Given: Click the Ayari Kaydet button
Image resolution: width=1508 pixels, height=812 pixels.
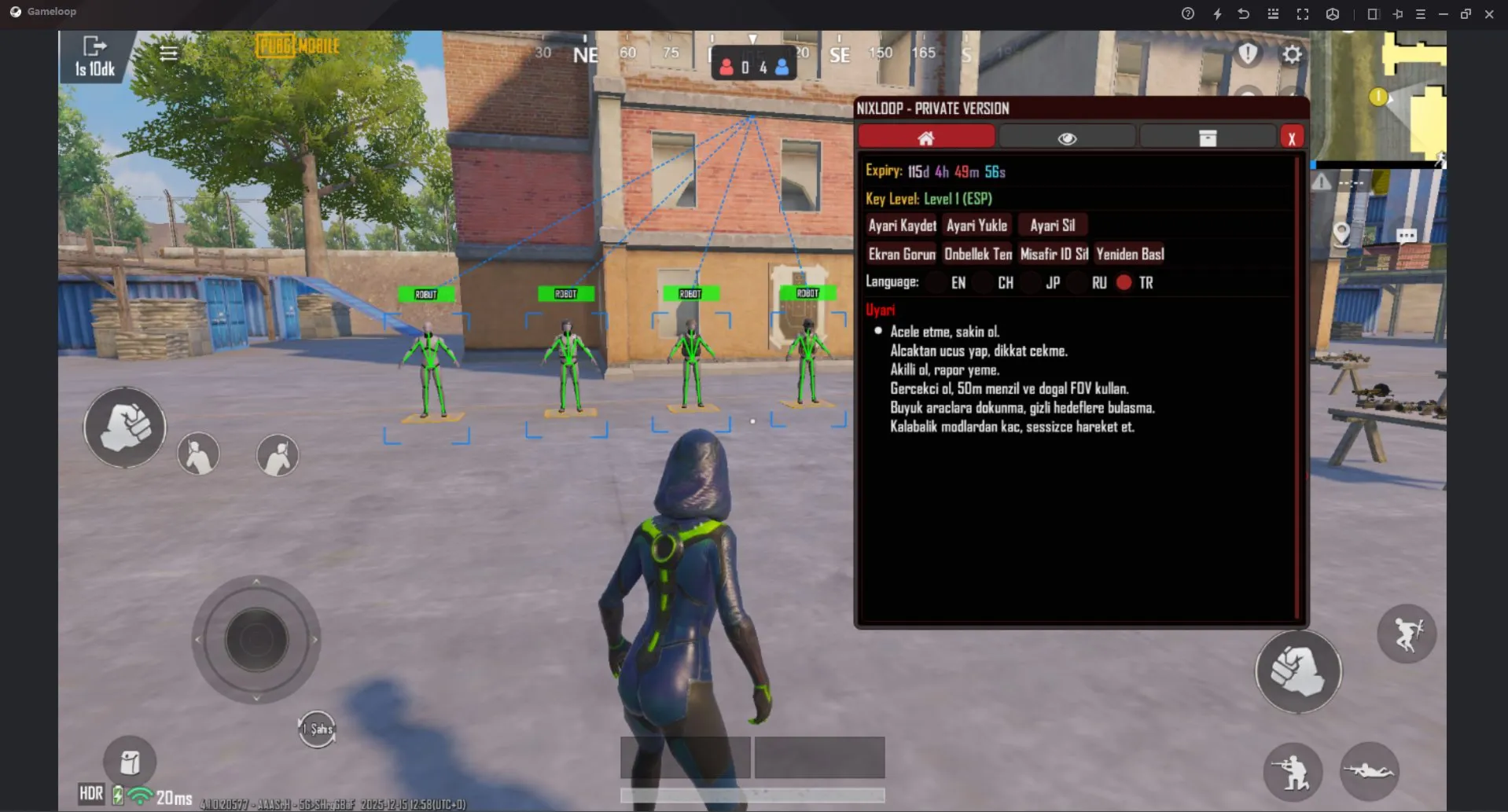Looking at the screenshot, I should (x=901, y=225).
